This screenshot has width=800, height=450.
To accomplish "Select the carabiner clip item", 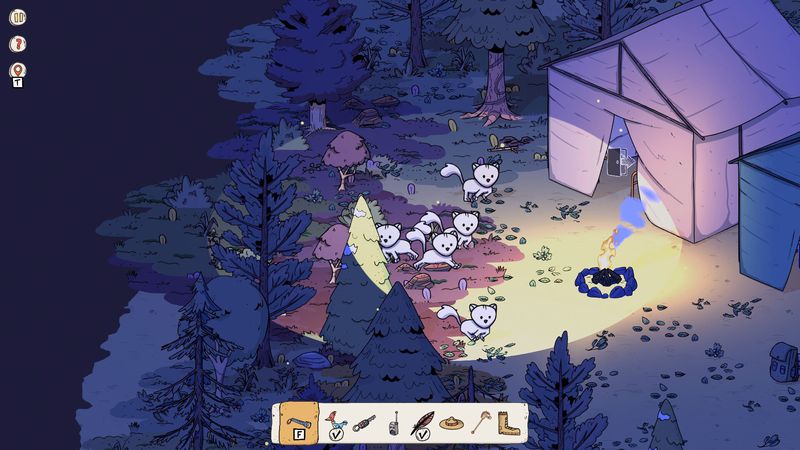I will click(364, 422).
